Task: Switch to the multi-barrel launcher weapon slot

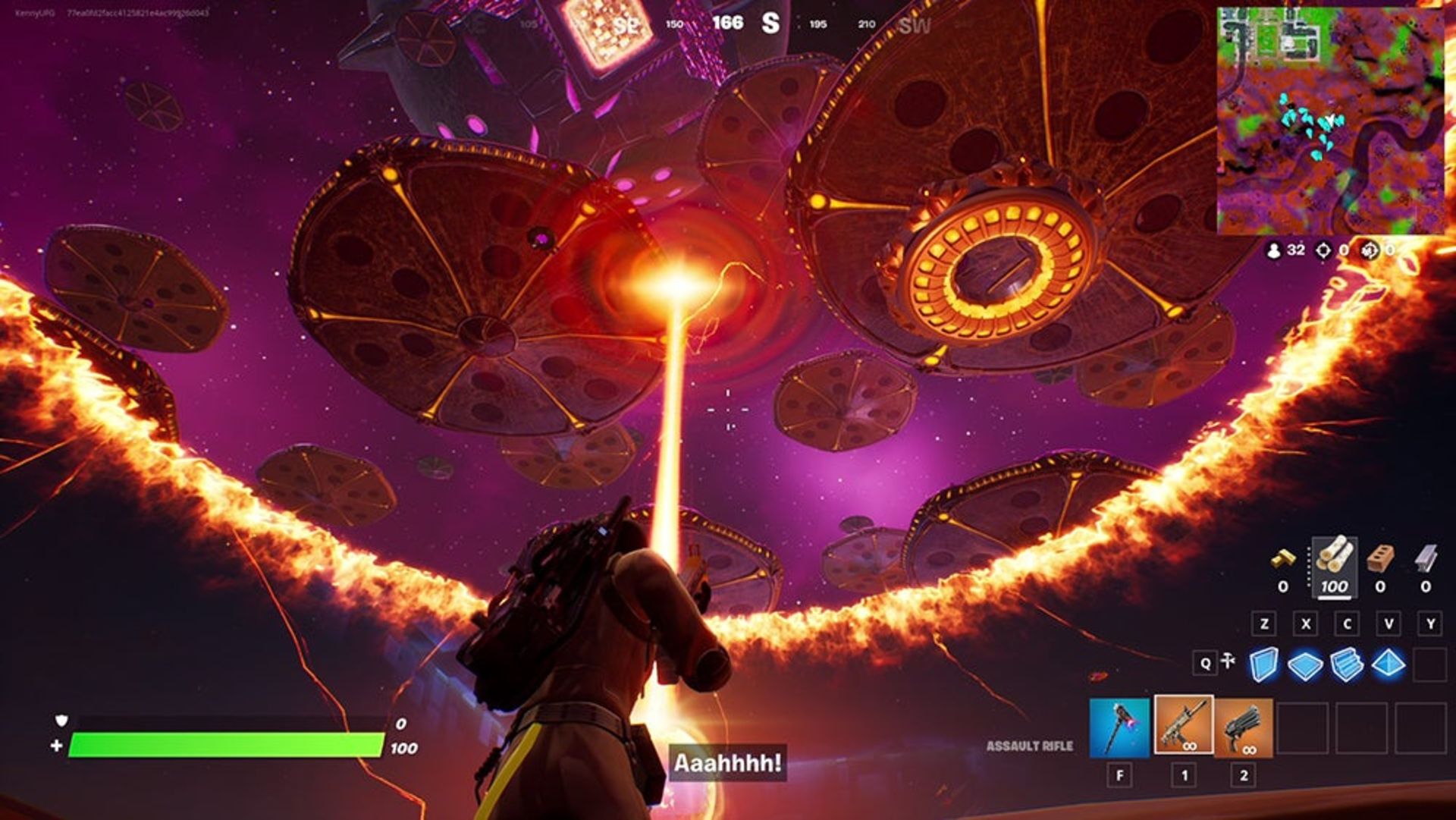Action: [1244, 728]
